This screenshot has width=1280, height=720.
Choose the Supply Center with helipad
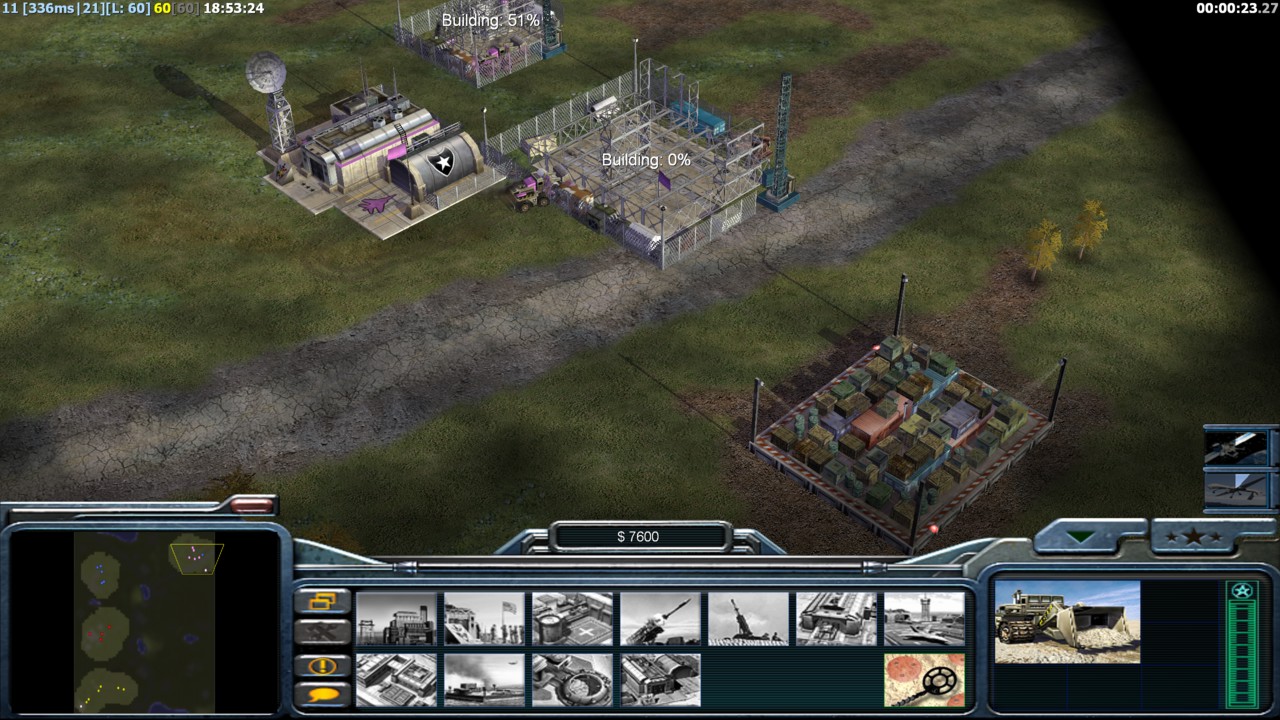tap(572, 619)
